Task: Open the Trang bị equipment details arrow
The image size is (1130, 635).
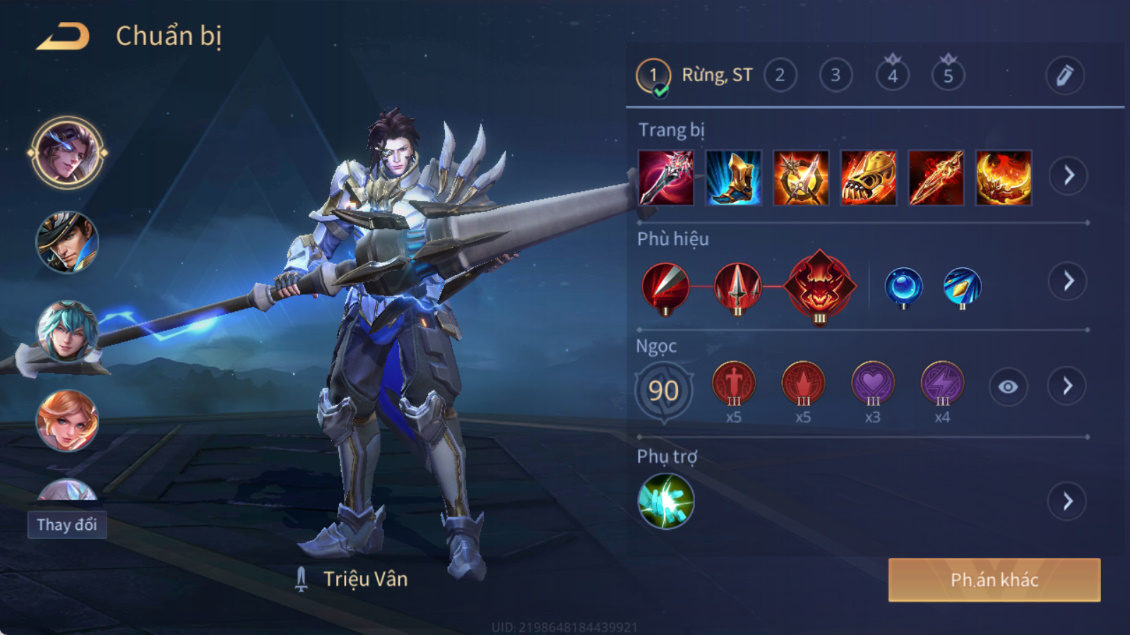Action: click(x=1068, y=176)
